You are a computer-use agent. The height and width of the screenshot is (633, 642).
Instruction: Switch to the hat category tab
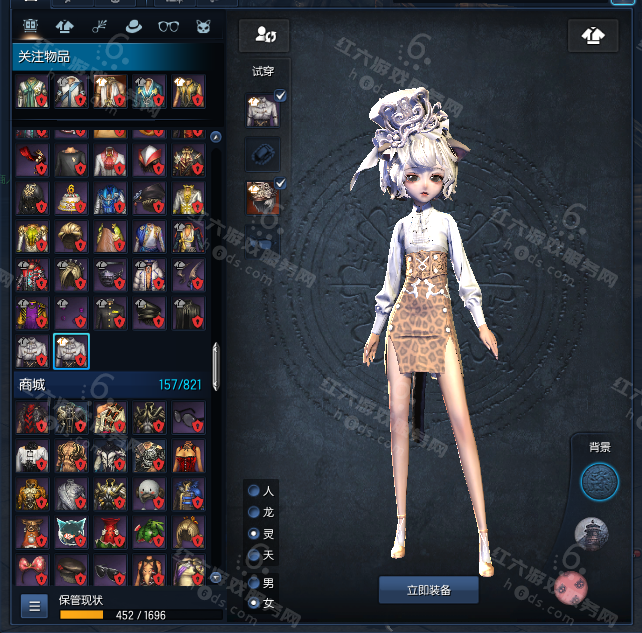point(134,26)
